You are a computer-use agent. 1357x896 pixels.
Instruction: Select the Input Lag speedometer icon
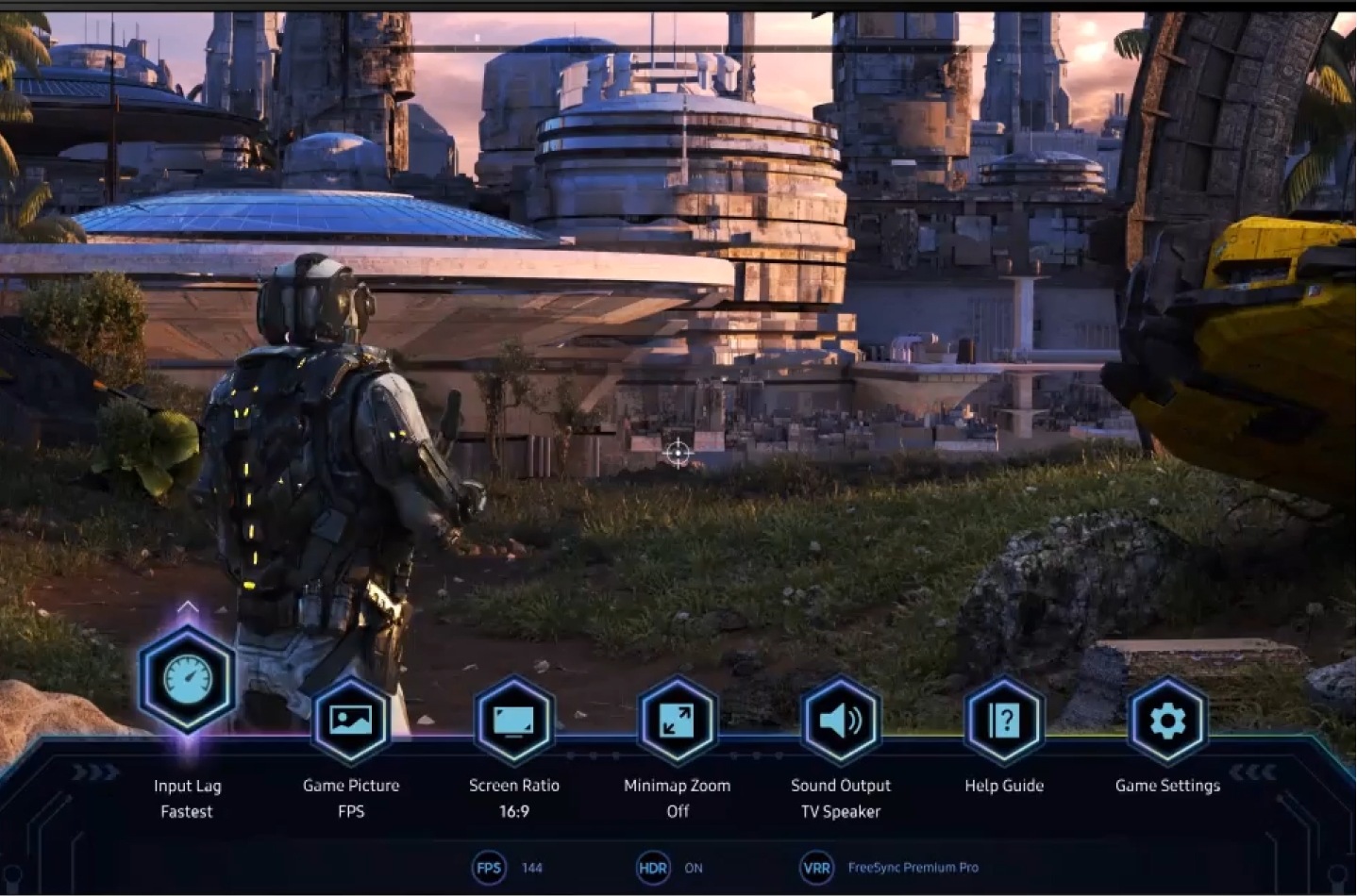(x=187, y=679)
